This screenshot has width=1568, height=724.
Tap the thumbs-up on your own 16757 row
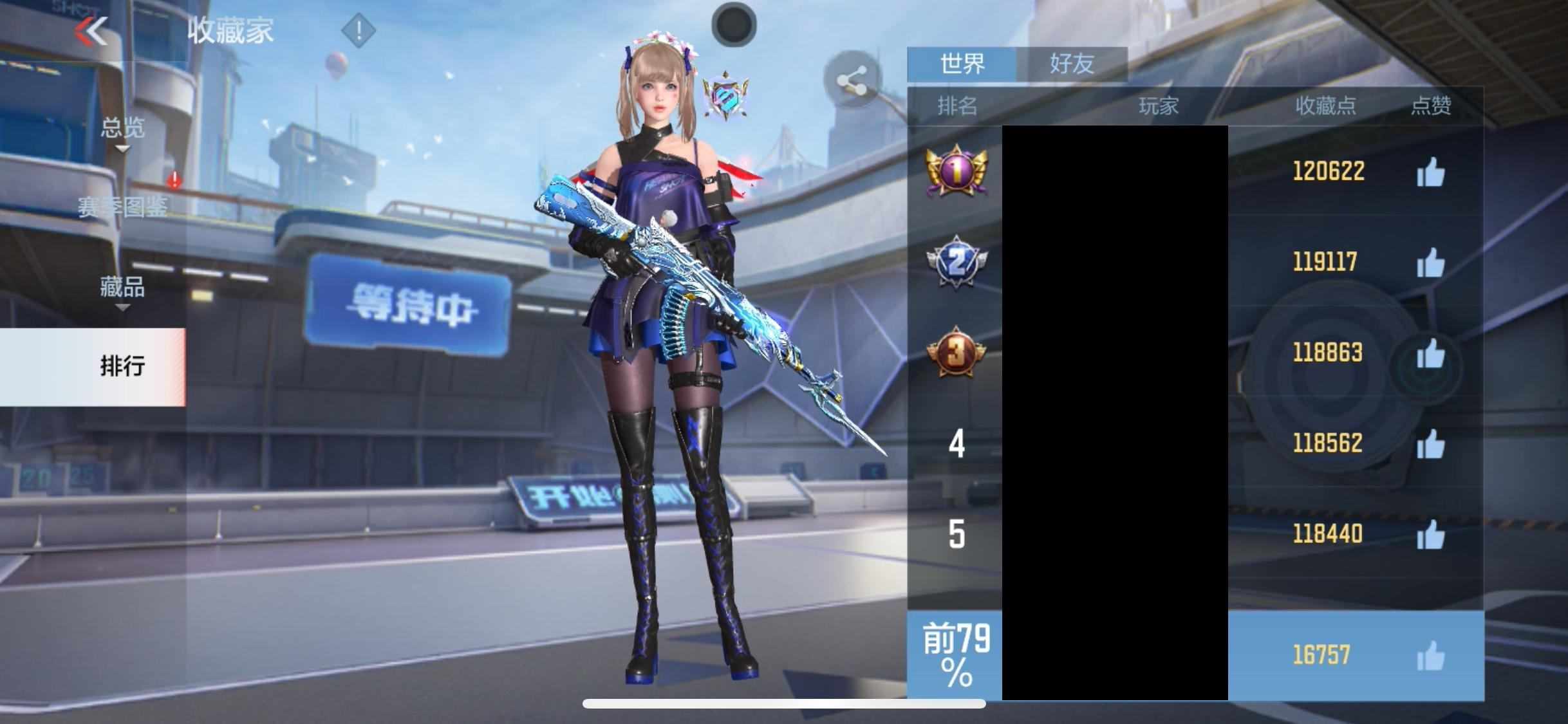1430,656
